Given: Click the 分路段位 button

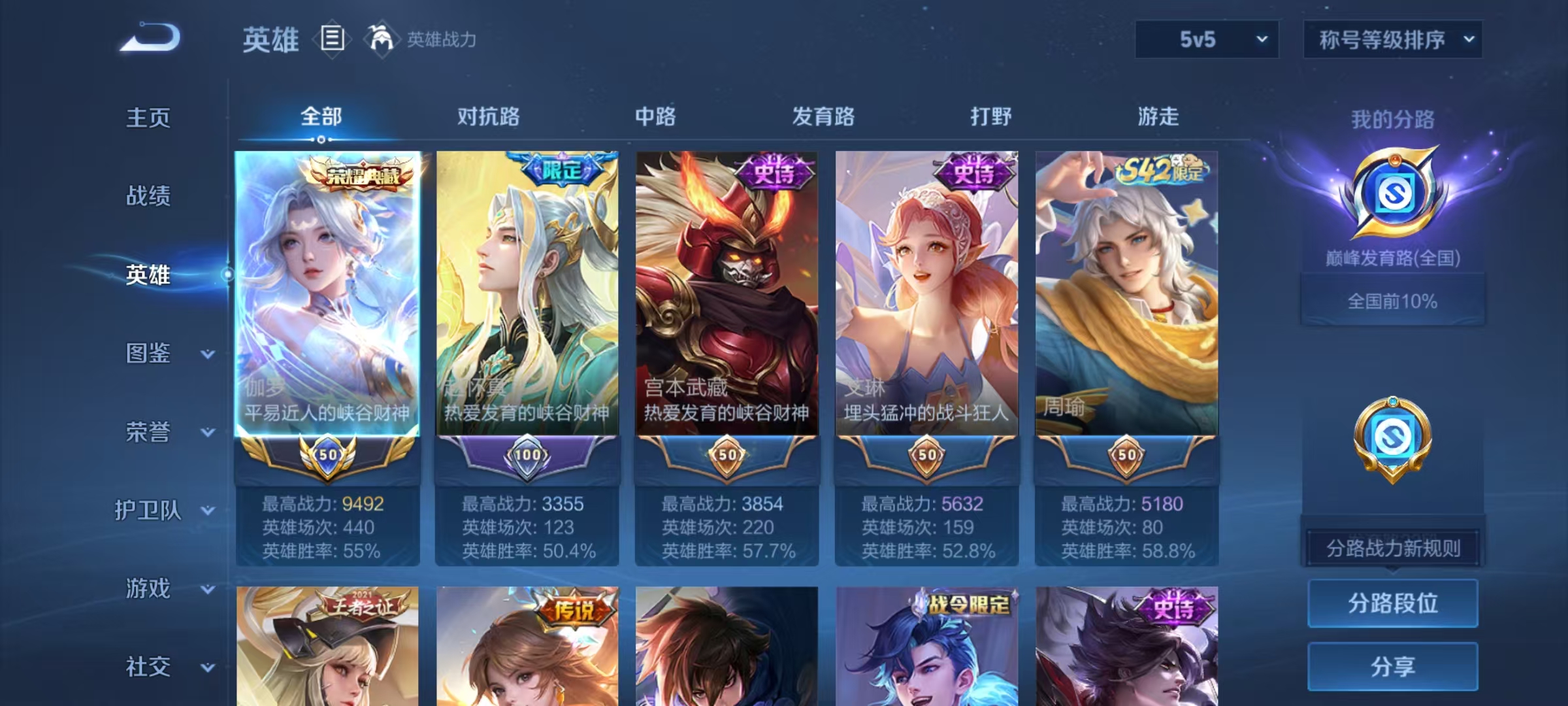Looking at the screenshot, I should pyautogui.click(x=1392, y=604).
